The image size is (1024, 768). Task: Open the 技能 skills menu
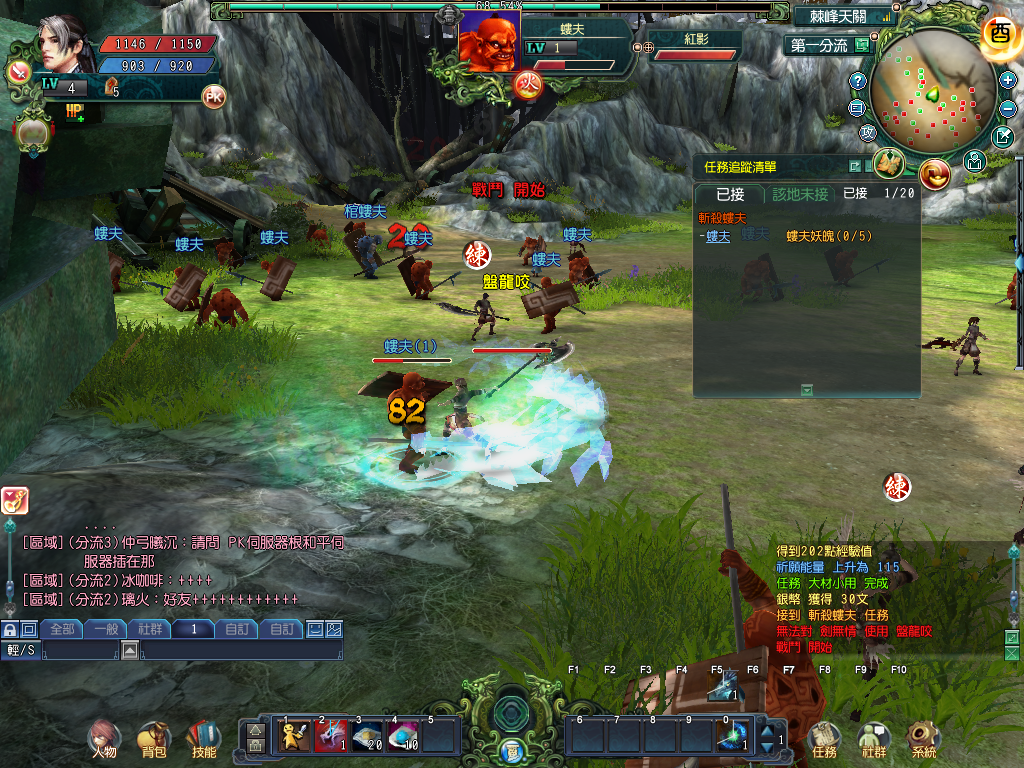pos(203,739)
